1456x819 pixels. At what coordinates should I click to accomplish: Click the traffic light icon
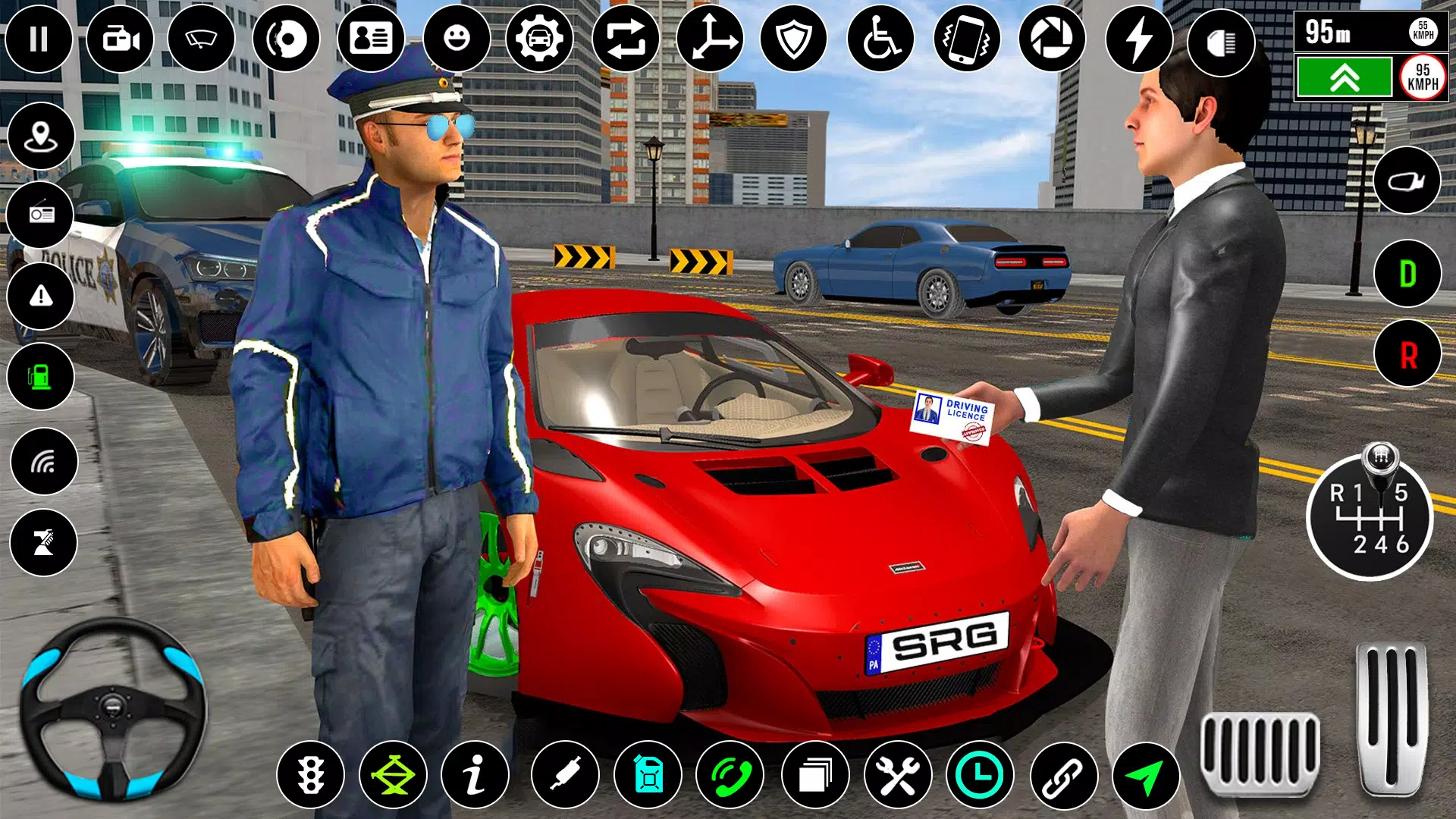coord(310,775)
